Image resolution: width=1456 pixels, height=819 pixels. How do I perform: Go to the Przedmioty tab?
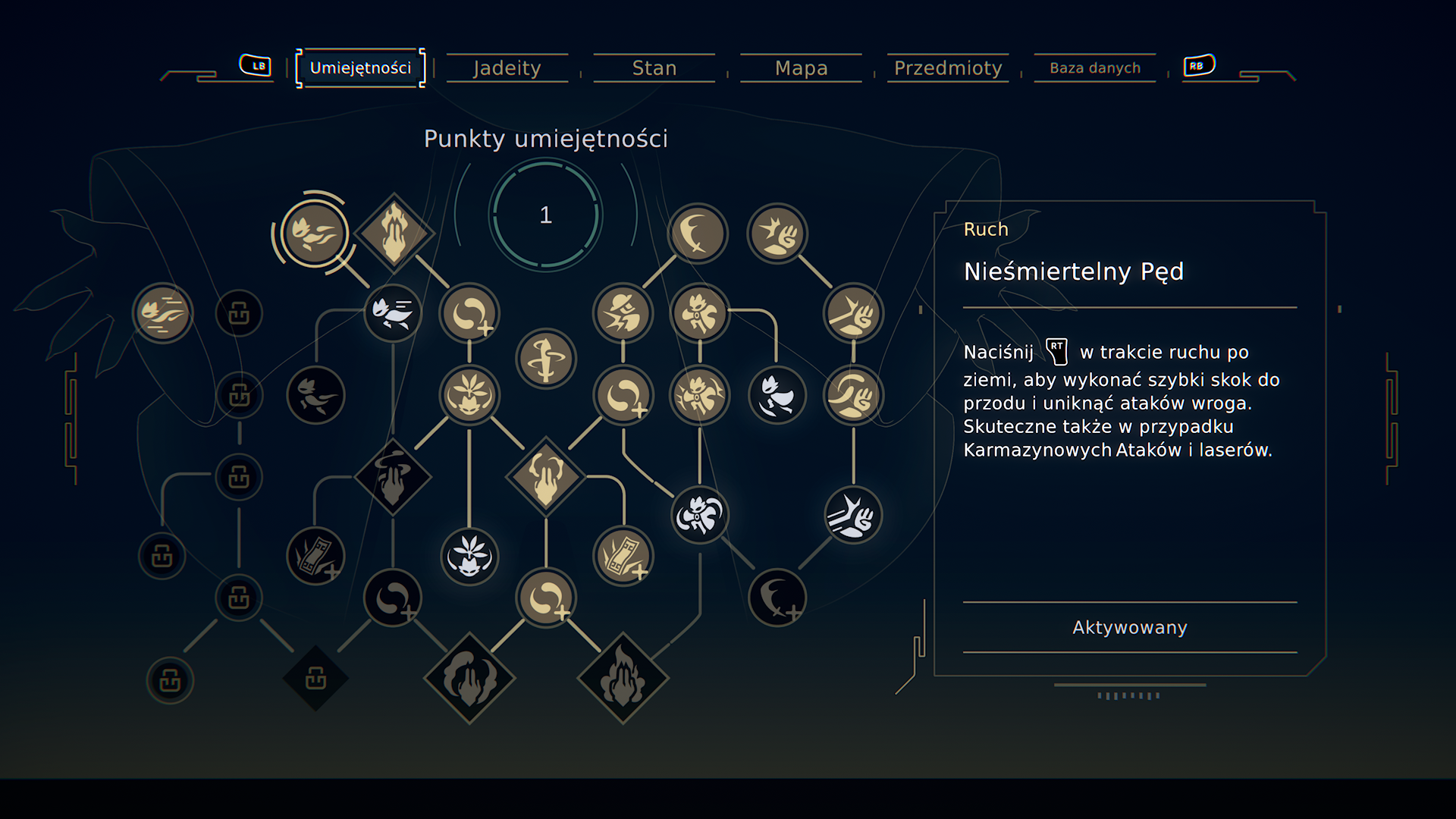pos(948,68)
